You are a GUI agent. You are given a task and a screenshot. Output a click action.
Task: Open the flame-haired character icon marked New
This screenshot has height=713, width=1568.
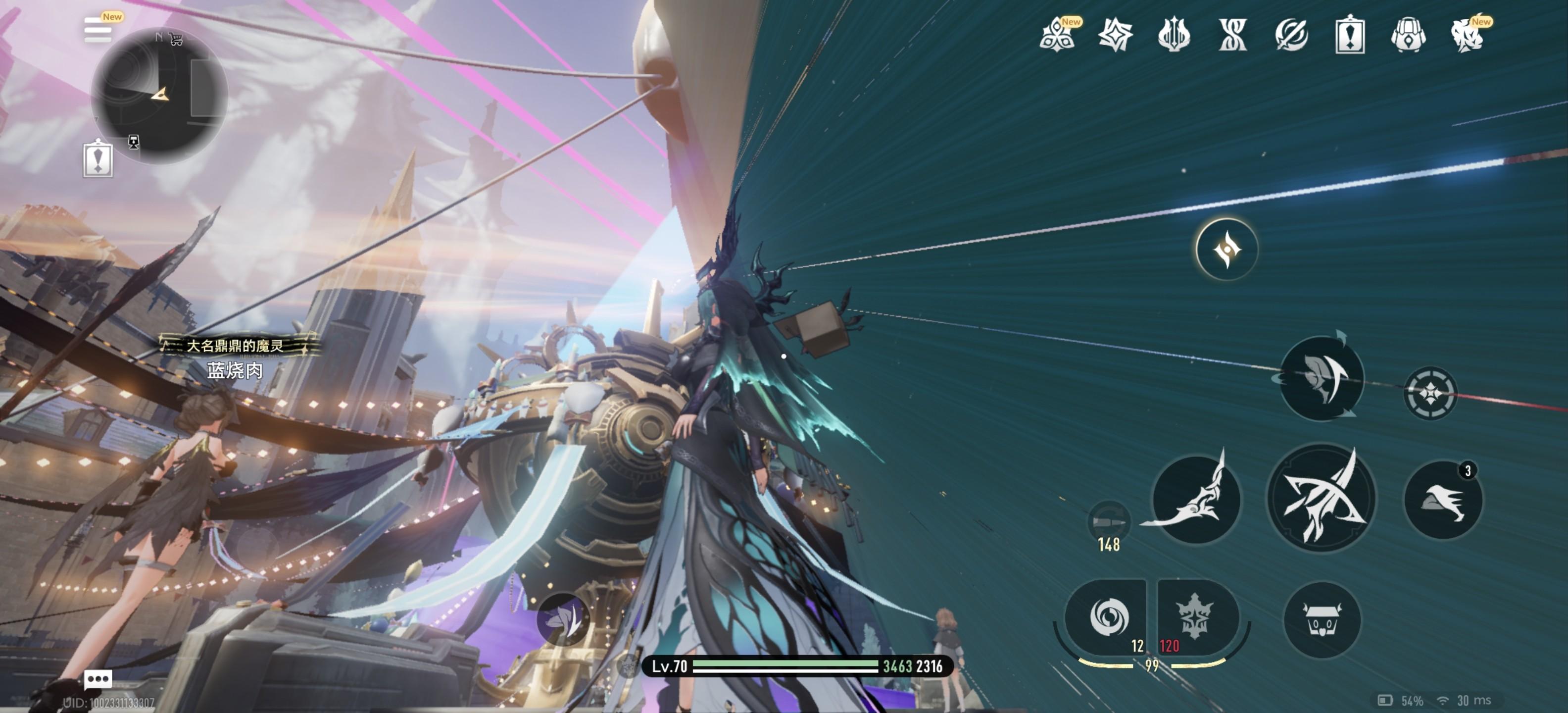(x=1467, y=35)
